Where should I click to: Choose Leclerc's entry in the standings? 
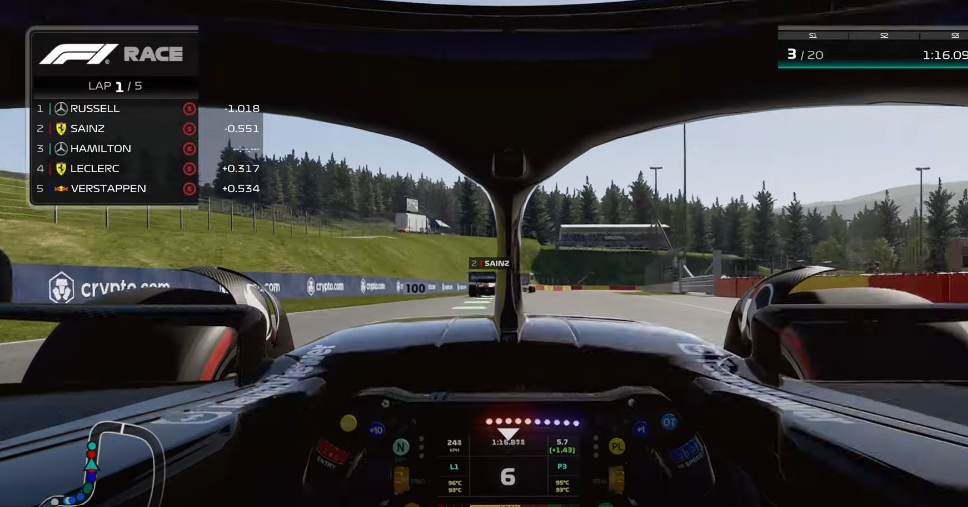pos(115,168)
